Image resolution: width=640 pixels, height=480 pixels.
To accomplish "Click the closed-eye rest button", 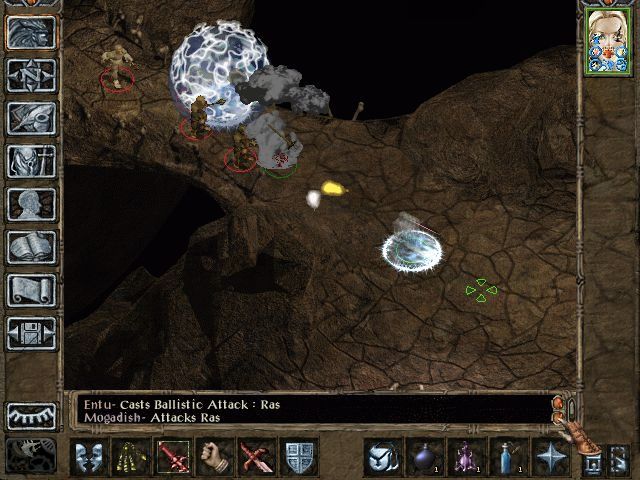I will 31,415.
